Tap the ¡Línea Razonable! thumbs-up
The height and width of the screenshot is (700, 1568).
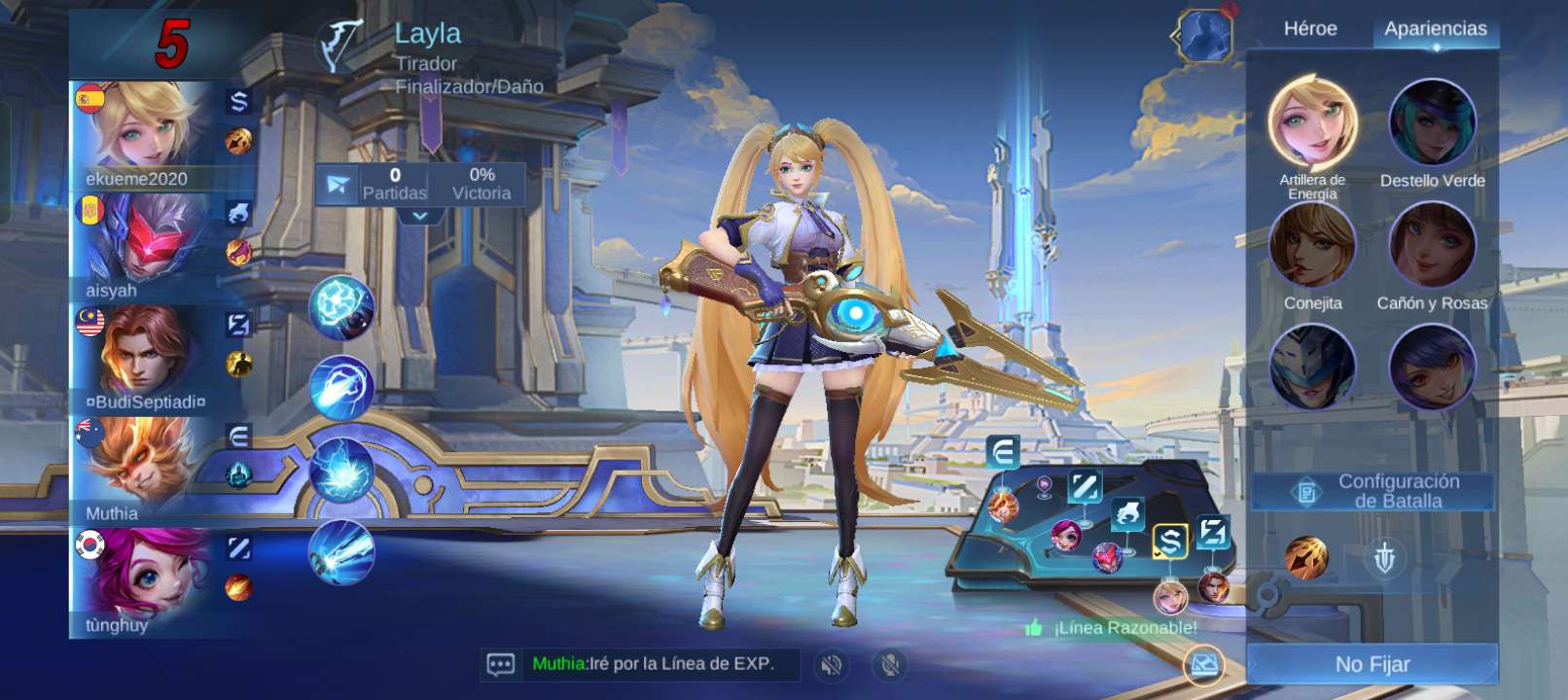pos(1034,628)
